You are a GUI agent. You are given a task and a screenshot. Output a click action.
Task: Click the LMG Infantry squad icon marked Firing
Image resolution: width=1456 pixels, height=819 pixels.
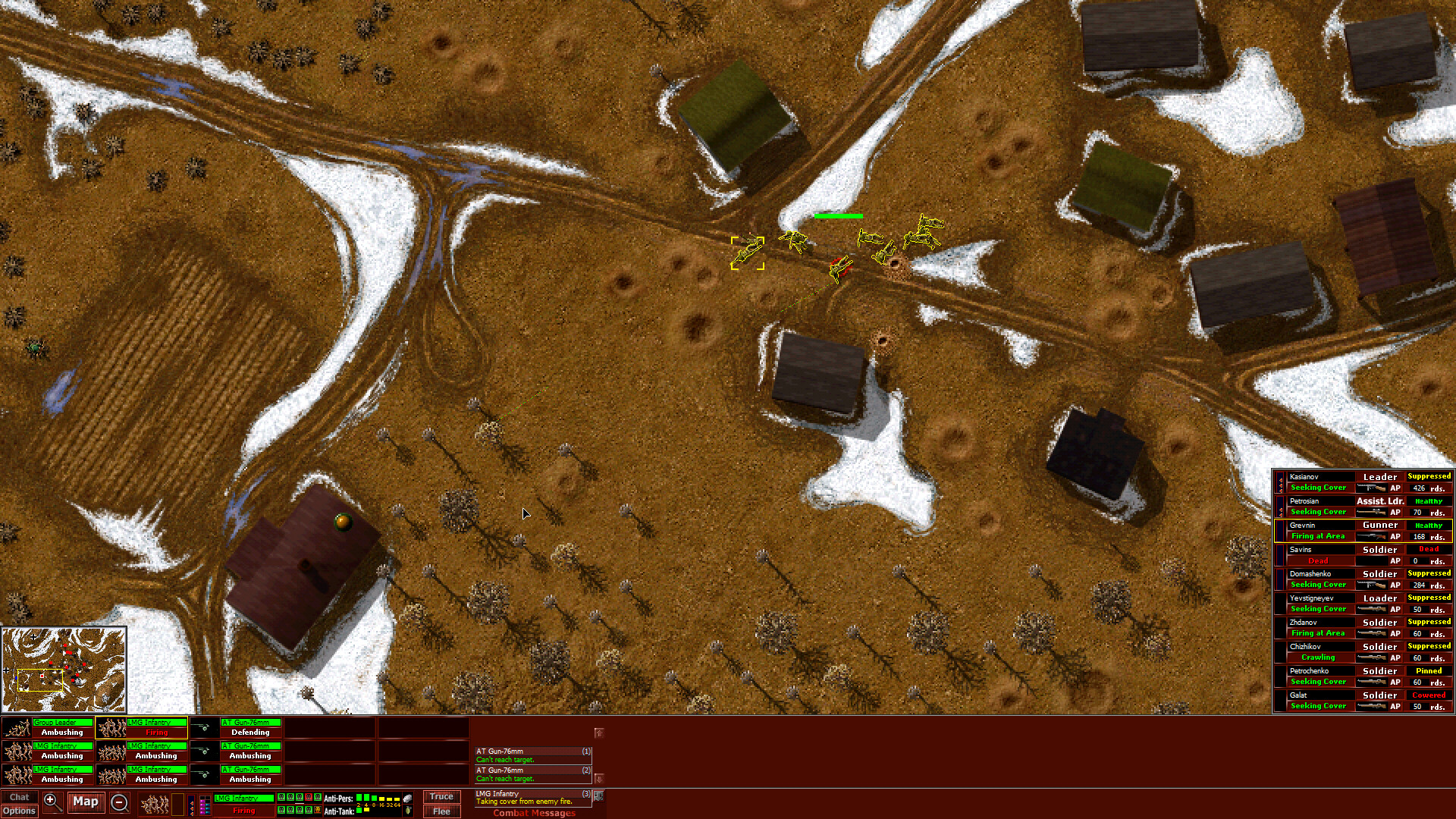coord(111,727)
